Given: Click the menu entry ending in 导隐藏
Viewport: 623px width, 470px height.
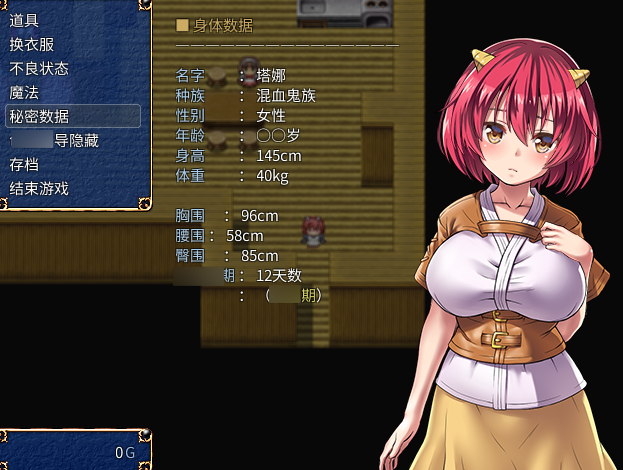Looking at the screenshot, I should [x=60, y=140].
